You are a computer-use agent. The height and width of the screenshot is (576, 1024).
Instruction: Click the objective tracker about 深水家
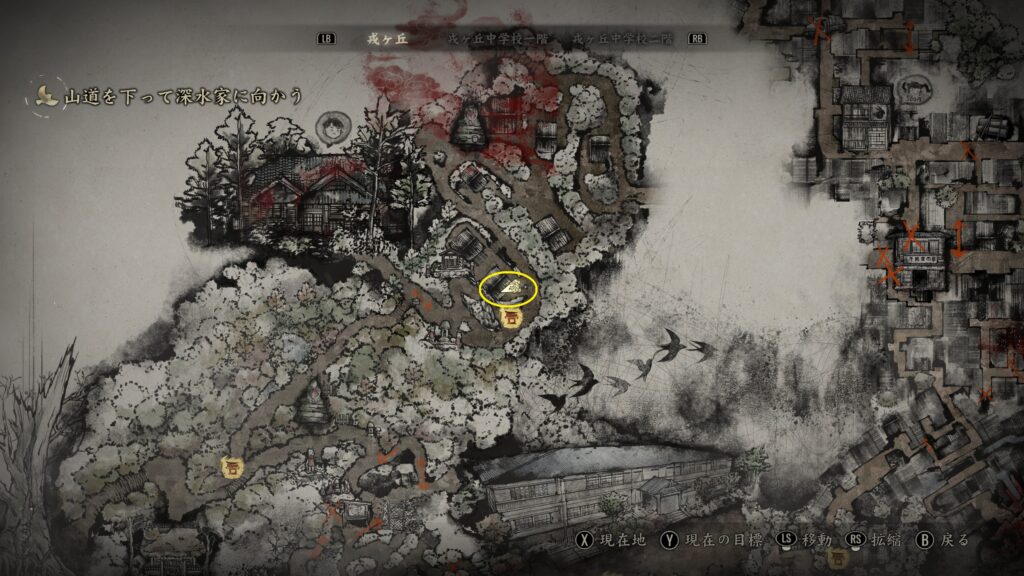(170, 96)
